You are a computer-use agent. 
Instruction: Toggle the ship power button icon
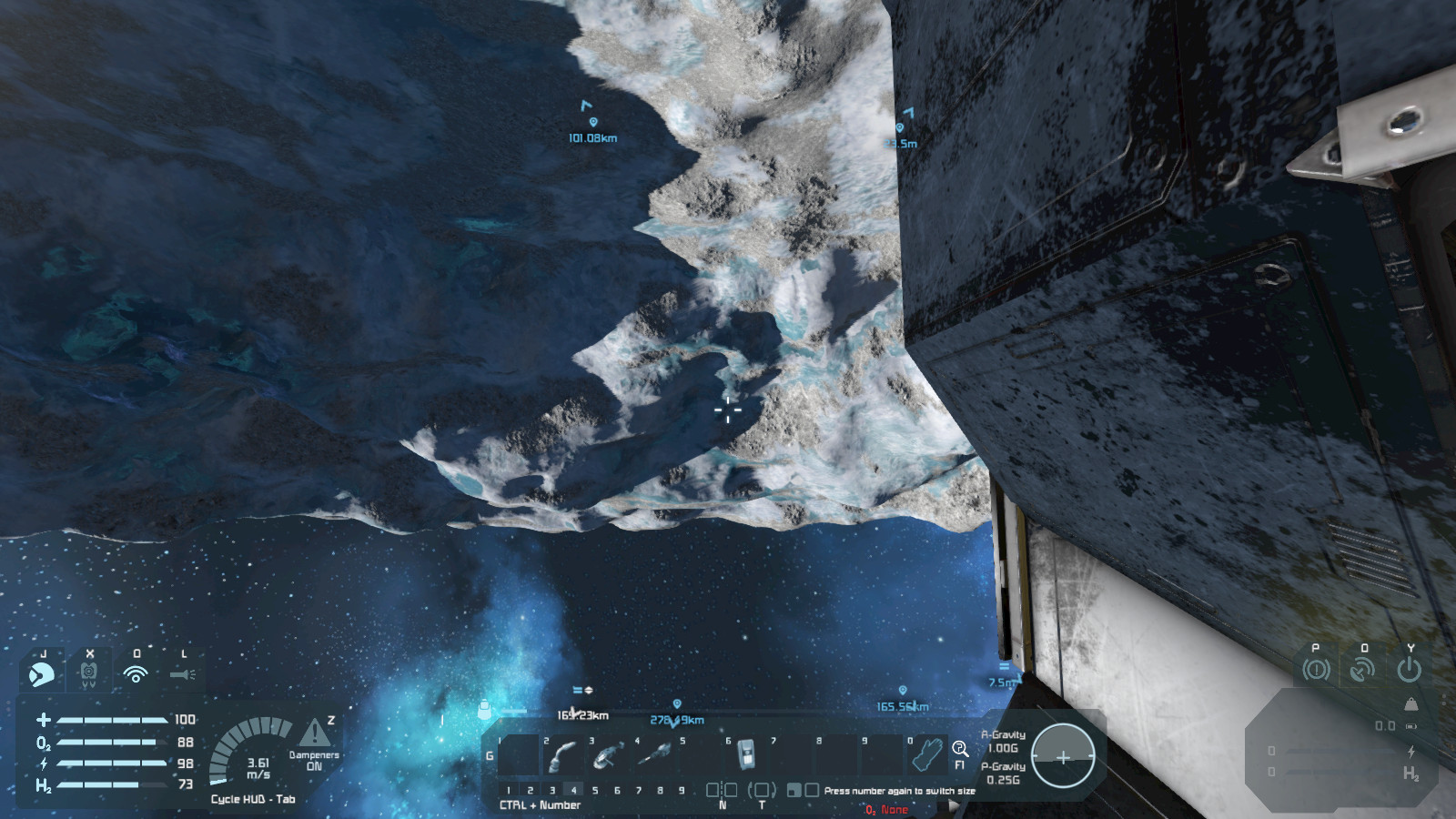click(x=1409, y=670)
